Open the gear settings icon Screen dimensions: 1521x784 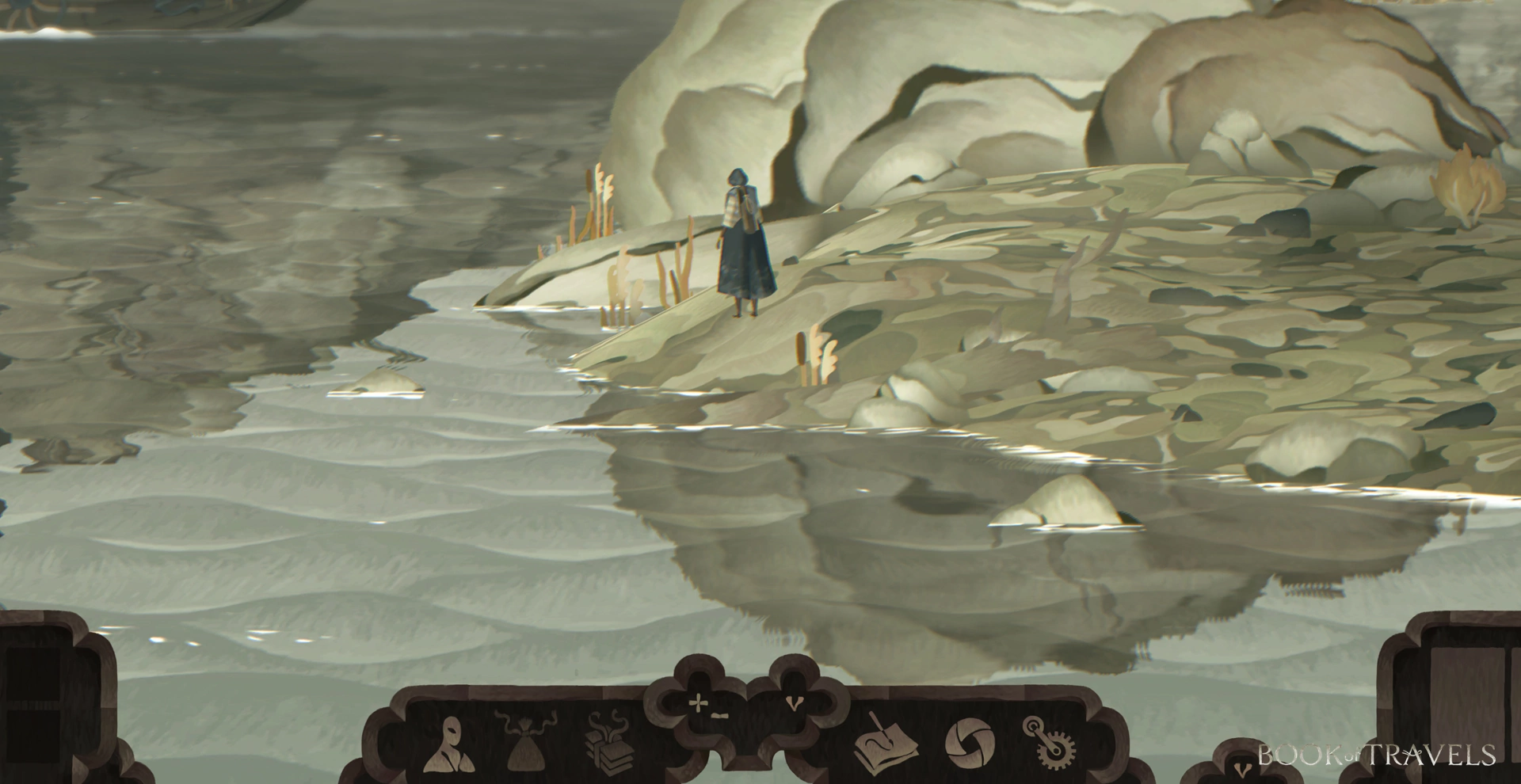(x=1050, y=743)
